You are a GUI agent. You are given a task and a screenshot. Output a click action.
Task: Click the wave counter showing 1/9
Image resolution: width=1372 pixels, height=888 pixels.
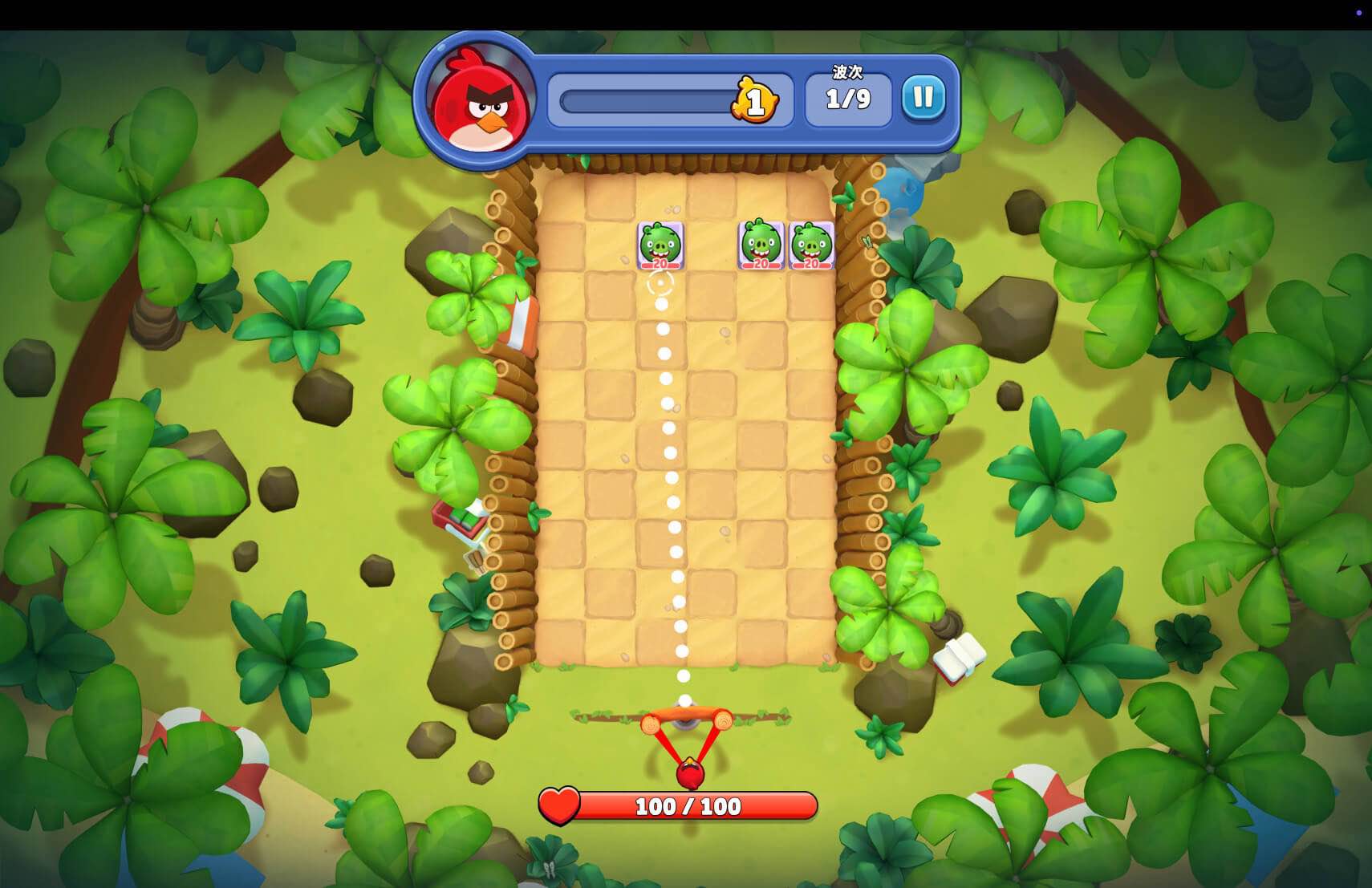(846, 100)
